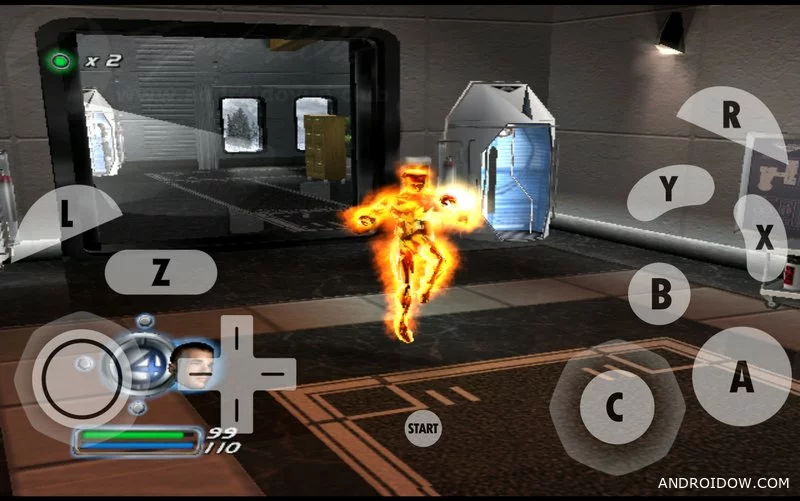This screenshot has height=501, width=800.
Task: Tap the cross-shaped D-pad overlay
Action: (237, 373)
